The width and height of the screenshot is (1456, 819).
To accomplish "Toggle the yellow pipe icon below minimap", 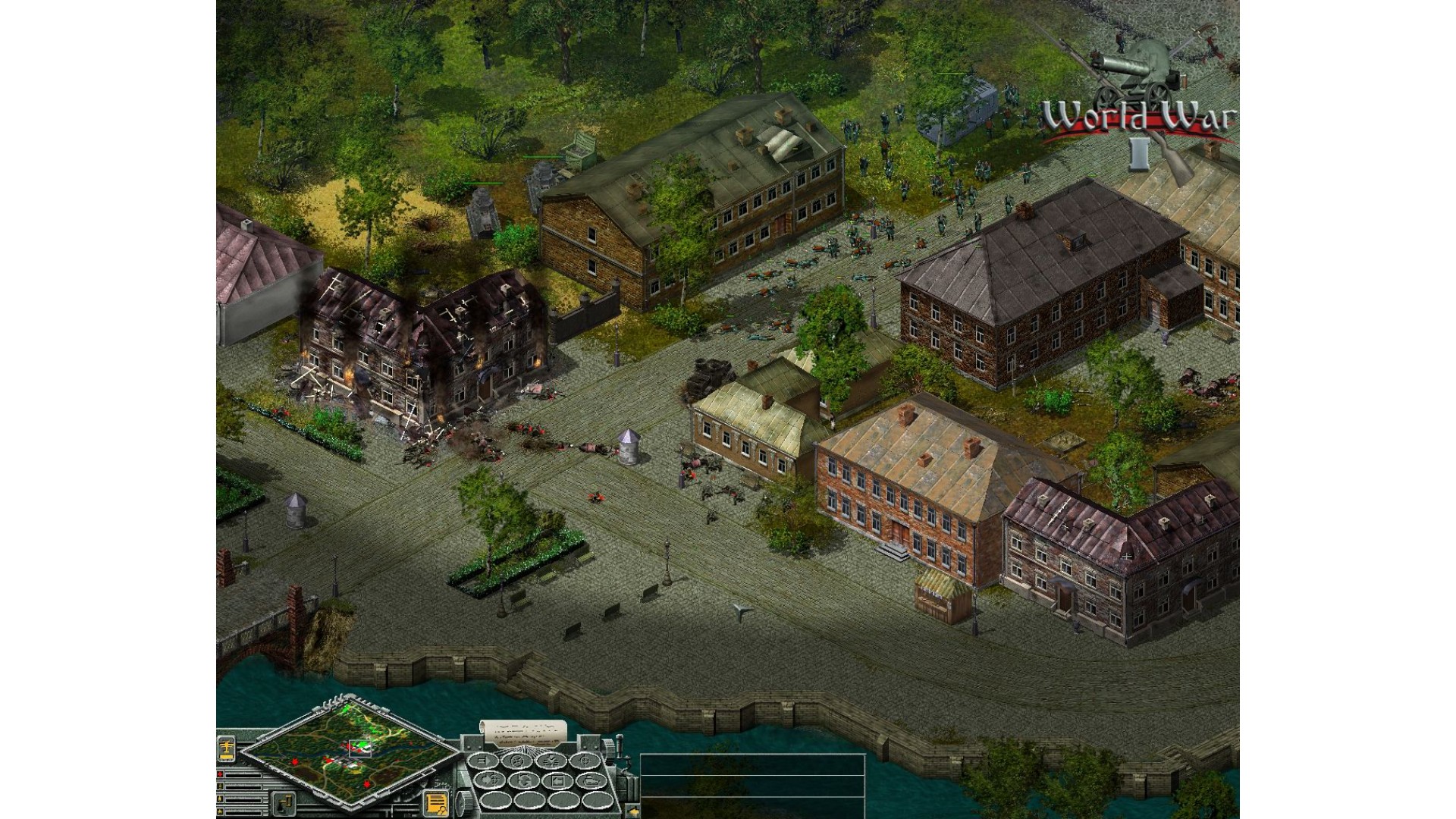I will pos(282,802).
